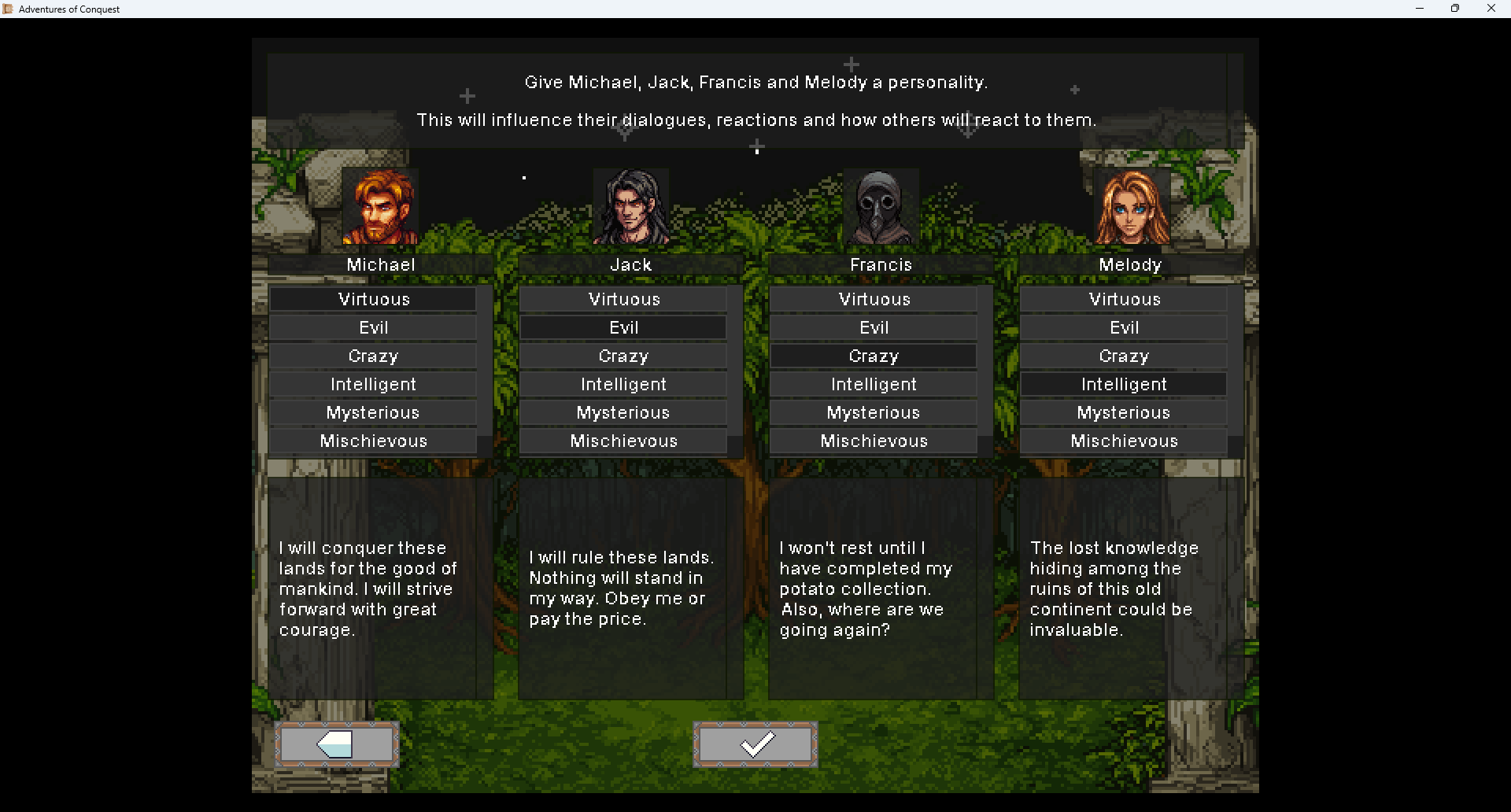Set Michael's personality to Evil
The image size is (1511, 812).
373,327
